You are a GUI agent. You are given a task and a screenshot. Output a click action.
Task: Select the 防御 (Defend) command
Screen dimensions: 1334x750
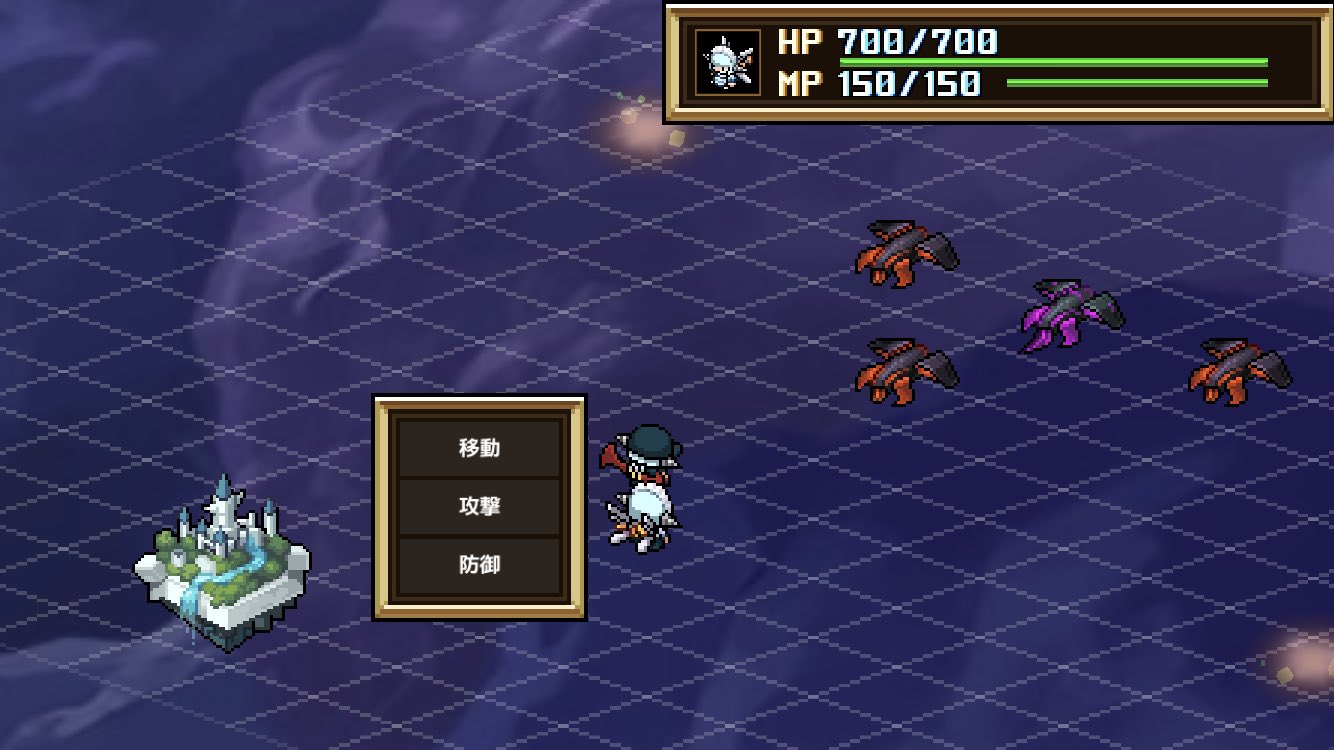[480, 563]
